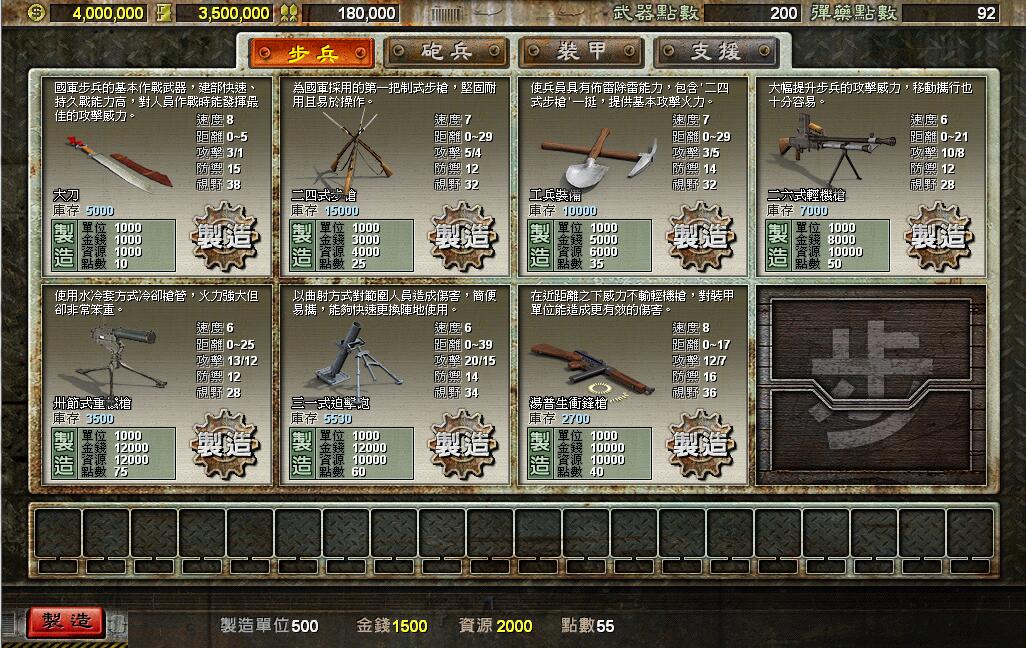Manufacture the 大刀 broadsword with gear button
Viewport: 1026px width, 648px height.
(x=225, y=237)
